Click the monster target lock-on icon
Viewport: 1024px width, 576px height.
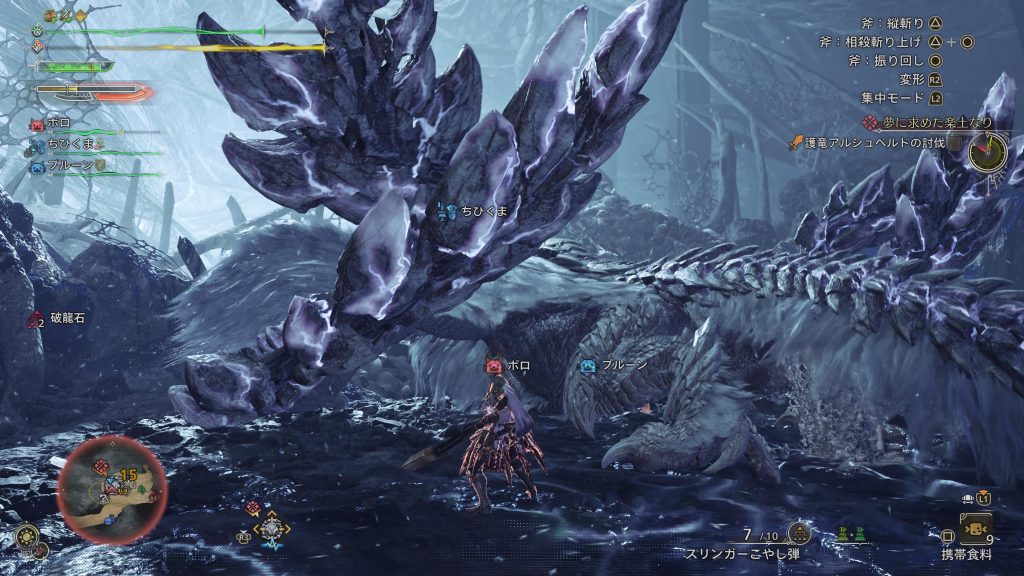point(271,528)
